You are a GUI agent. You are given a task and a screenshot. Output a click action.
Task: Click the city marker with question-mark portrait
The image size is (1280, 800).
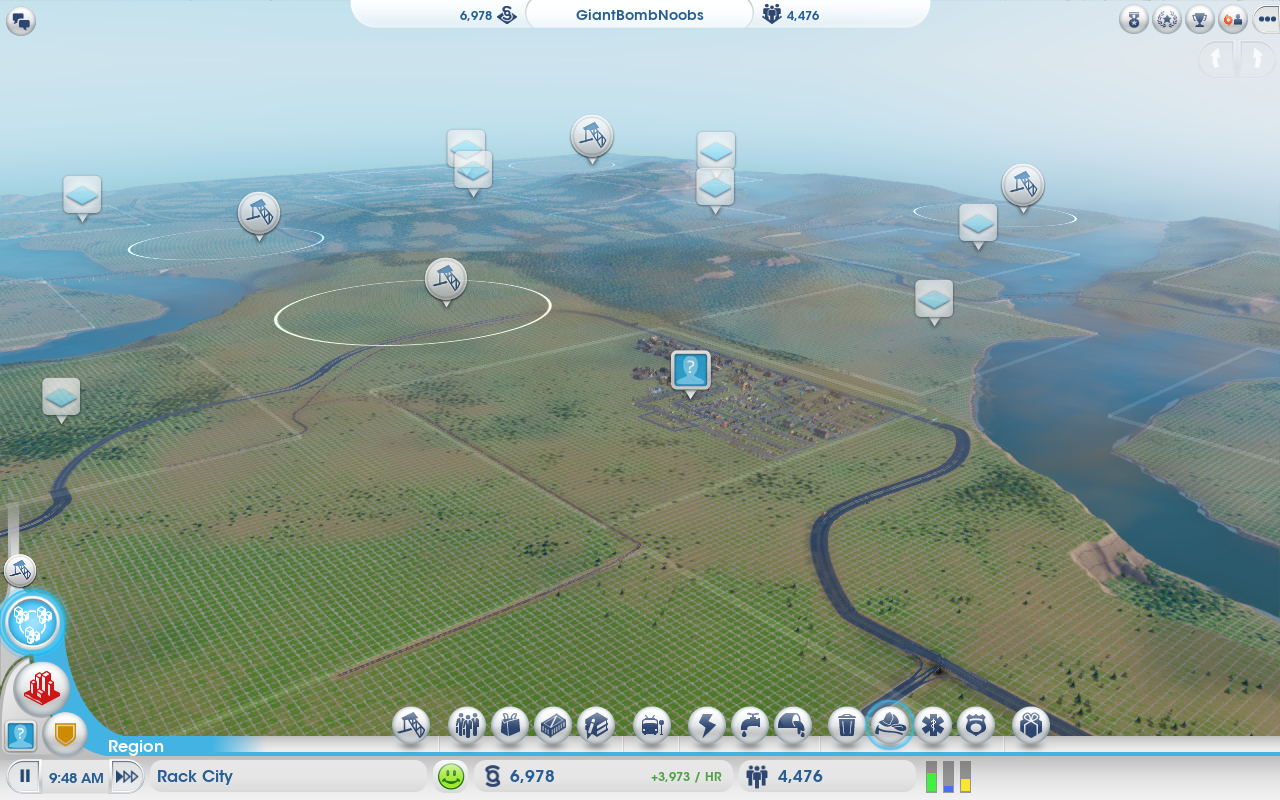point(690,370)
